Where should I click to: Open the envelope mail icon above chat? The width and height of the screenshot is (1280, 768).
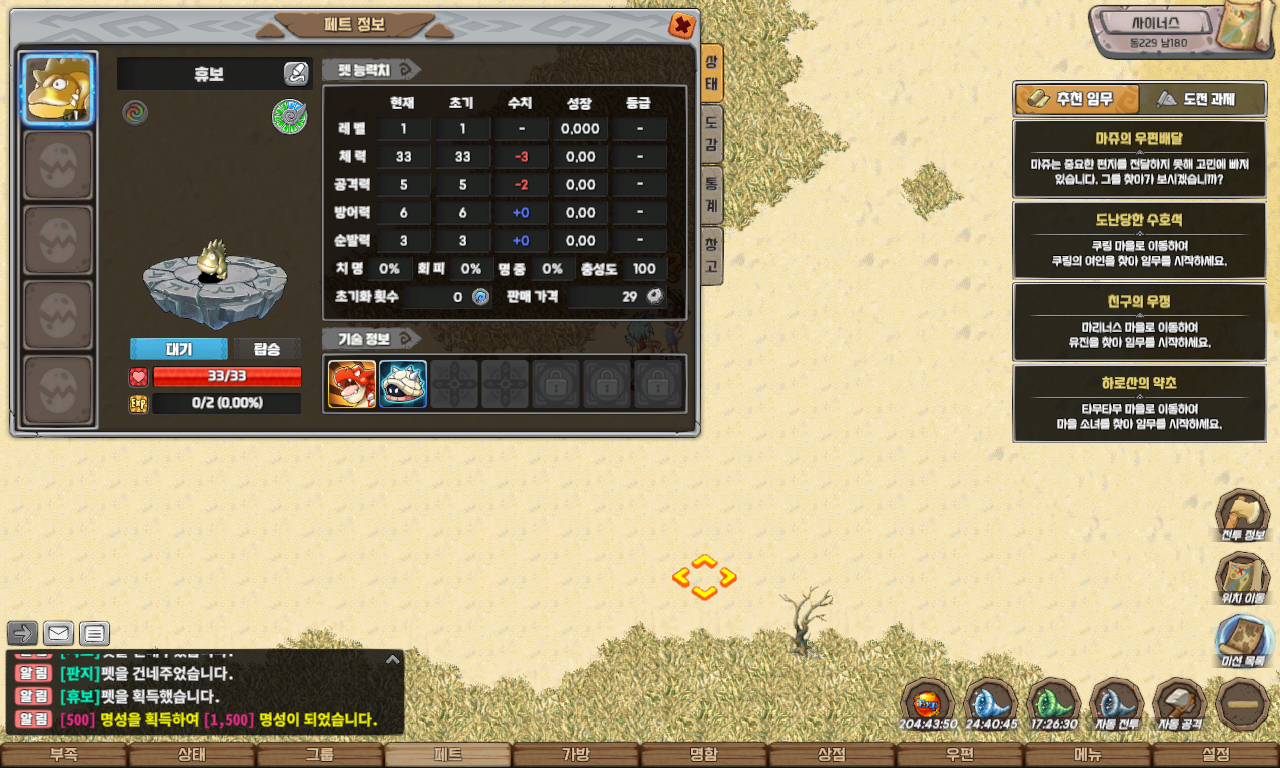pos(58,633)
